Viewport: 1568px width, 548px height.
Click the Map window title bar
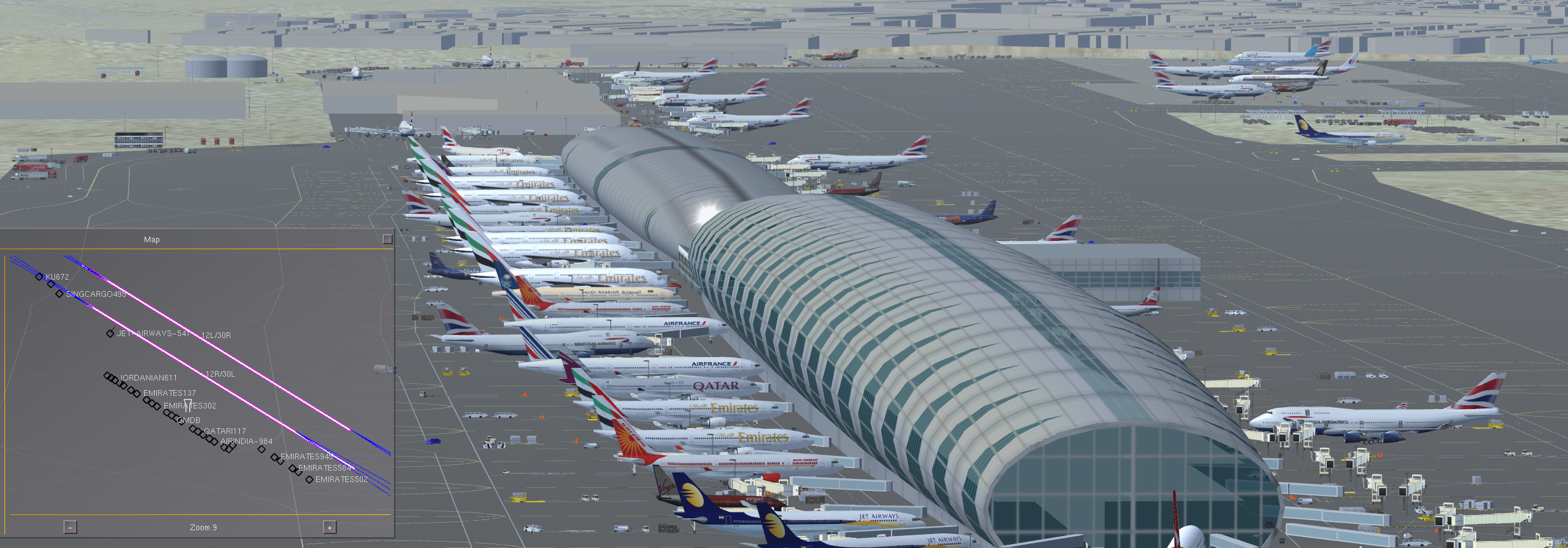[x=152, y=240]
